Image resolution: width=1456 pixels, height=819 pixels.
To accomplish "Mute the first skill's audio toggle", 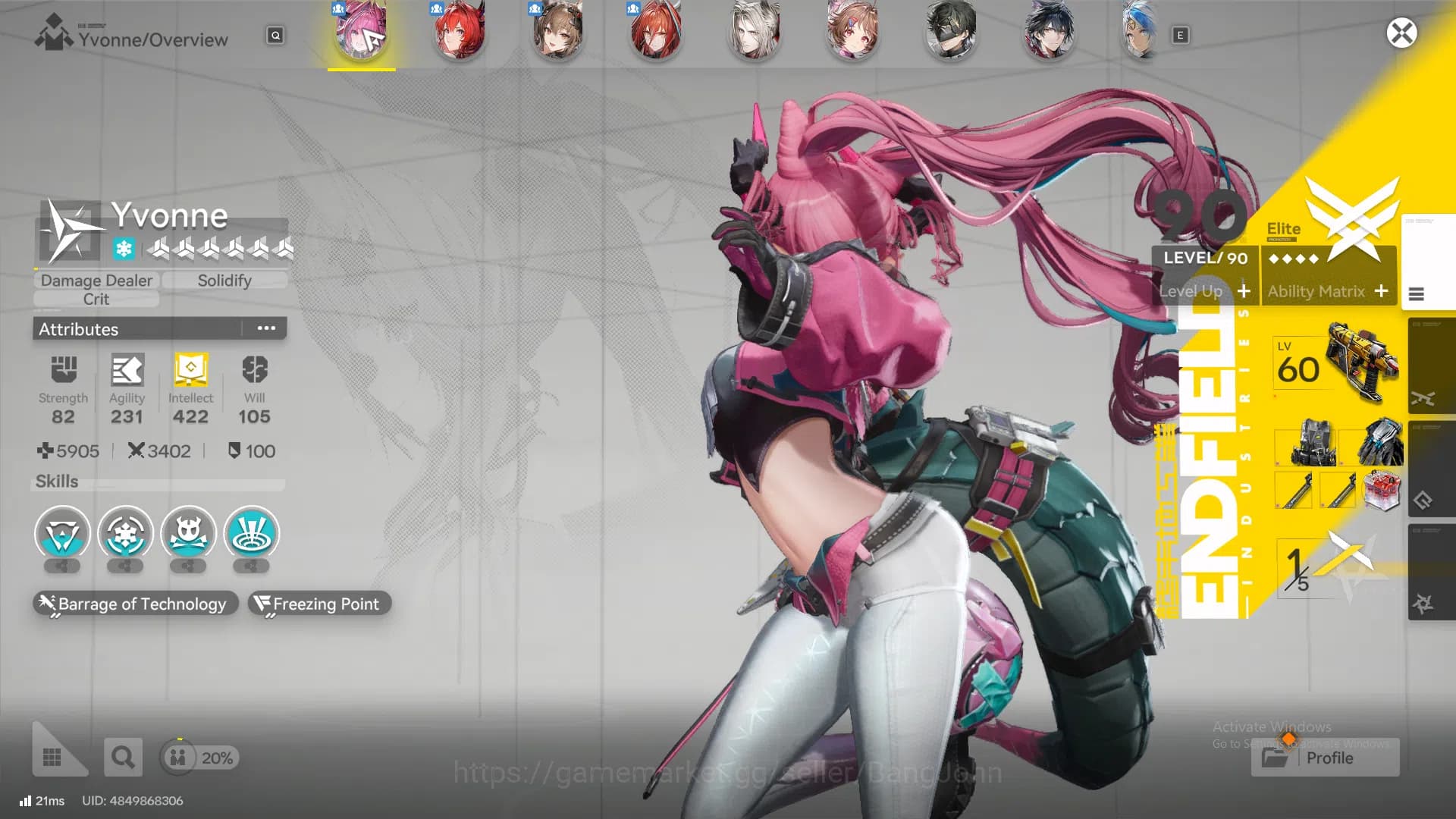I will [61, 567].
